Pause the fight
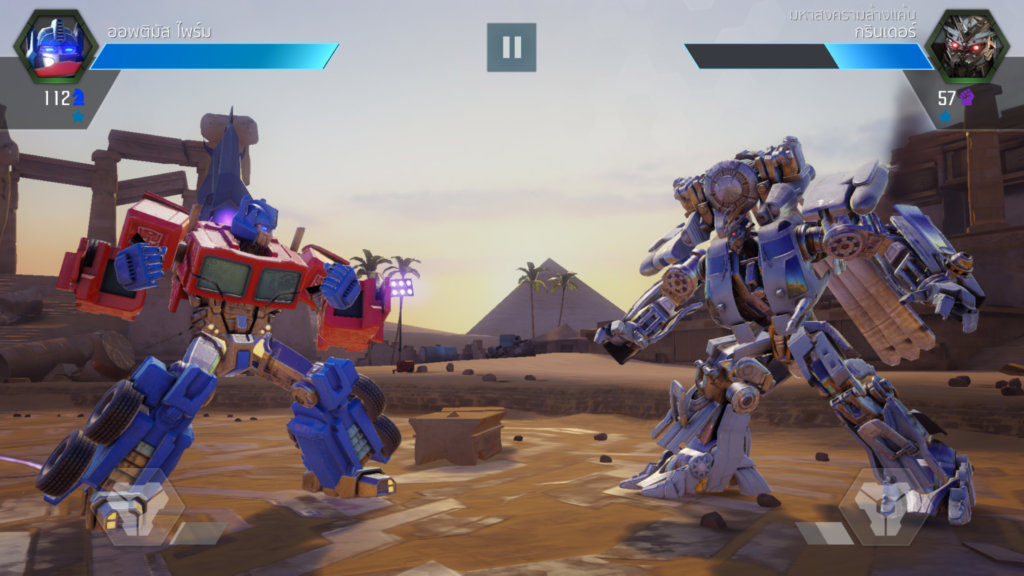1024x576 pixels. 511,47
